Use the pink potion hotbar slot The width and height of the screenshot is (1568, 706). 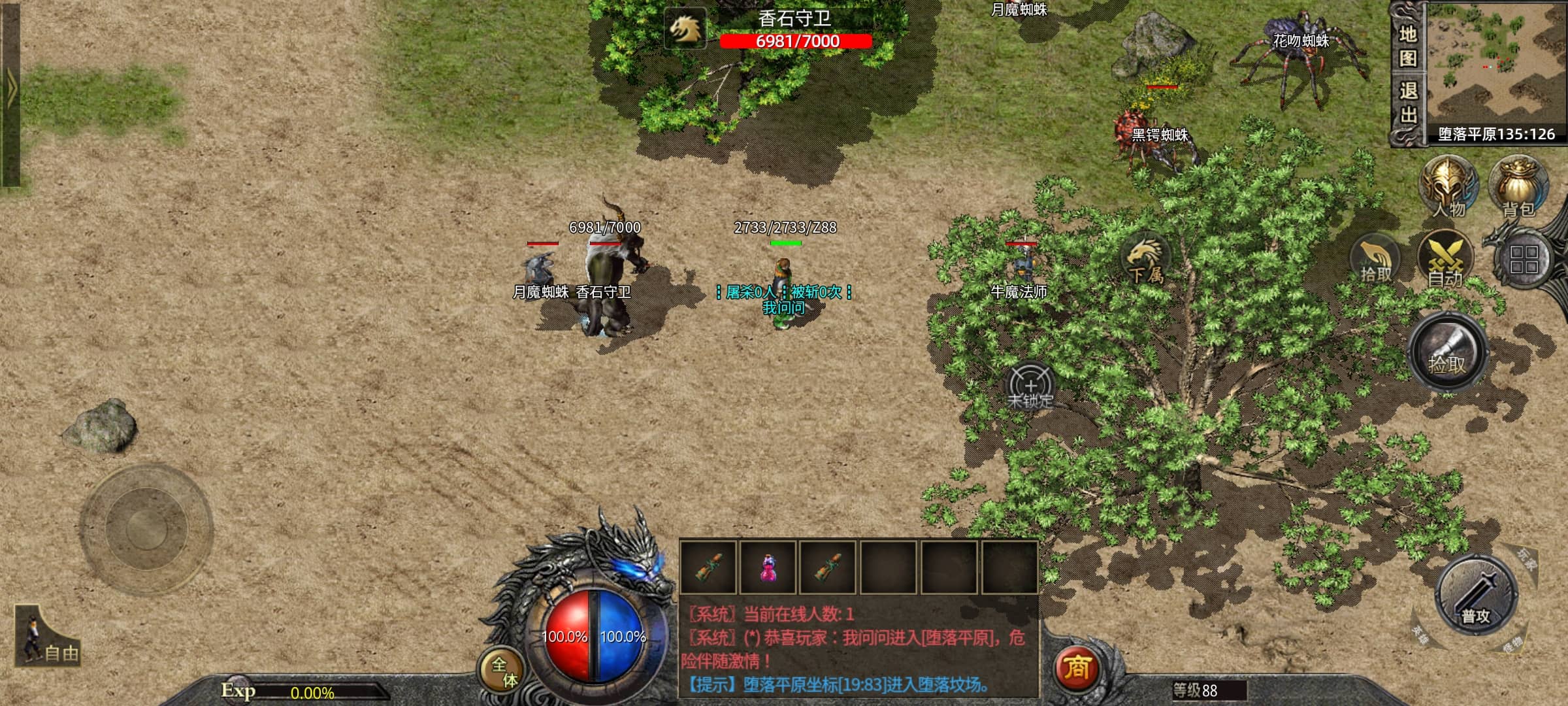[768, 567]
